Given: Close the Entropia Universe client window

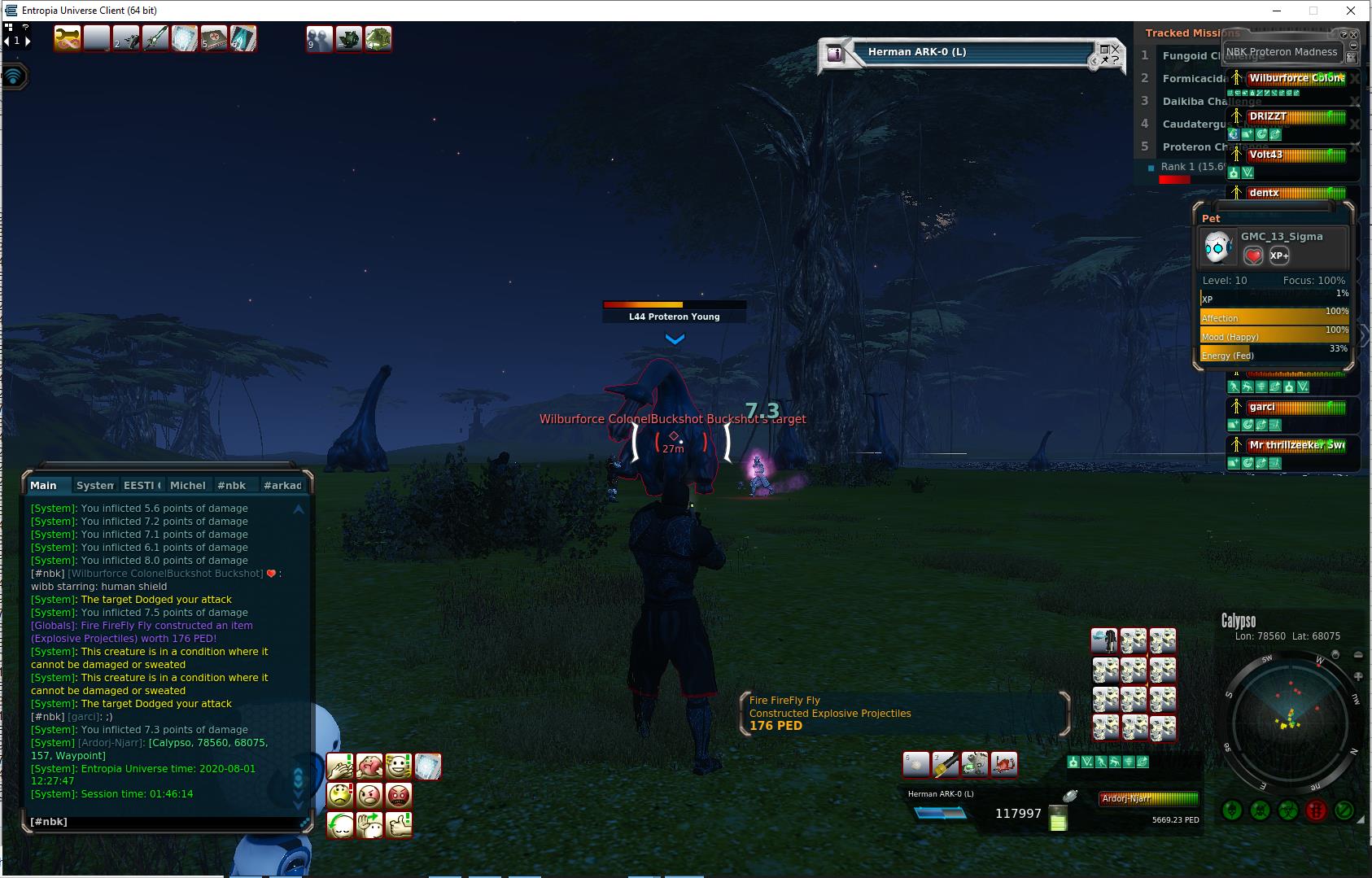Looking at the screenshot, I should point(1352,11).
